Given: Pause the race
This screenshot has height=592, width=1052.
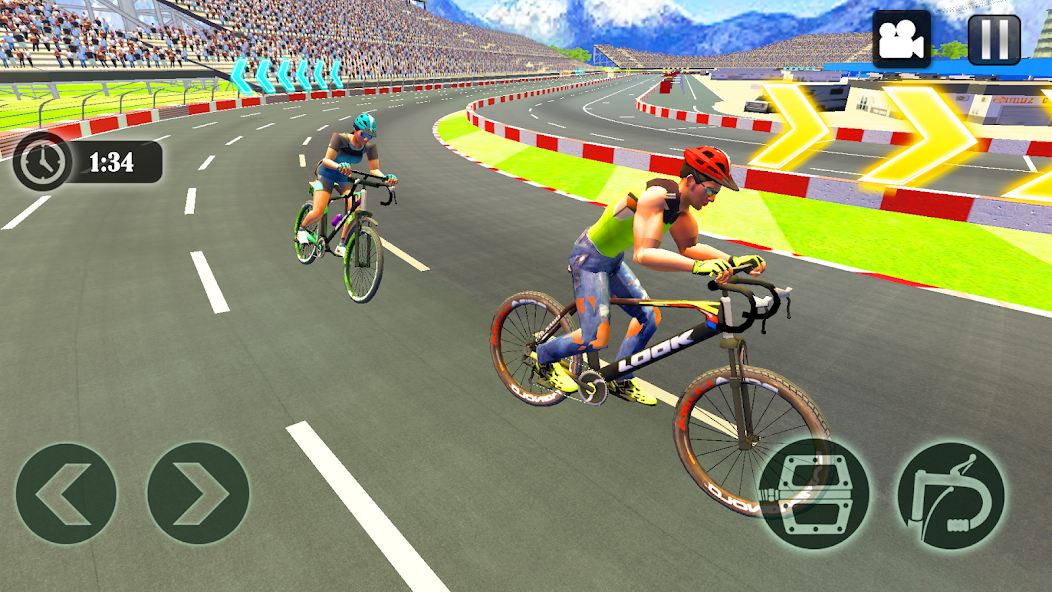Looking at the screenshot, I should [x=994, y=40].
